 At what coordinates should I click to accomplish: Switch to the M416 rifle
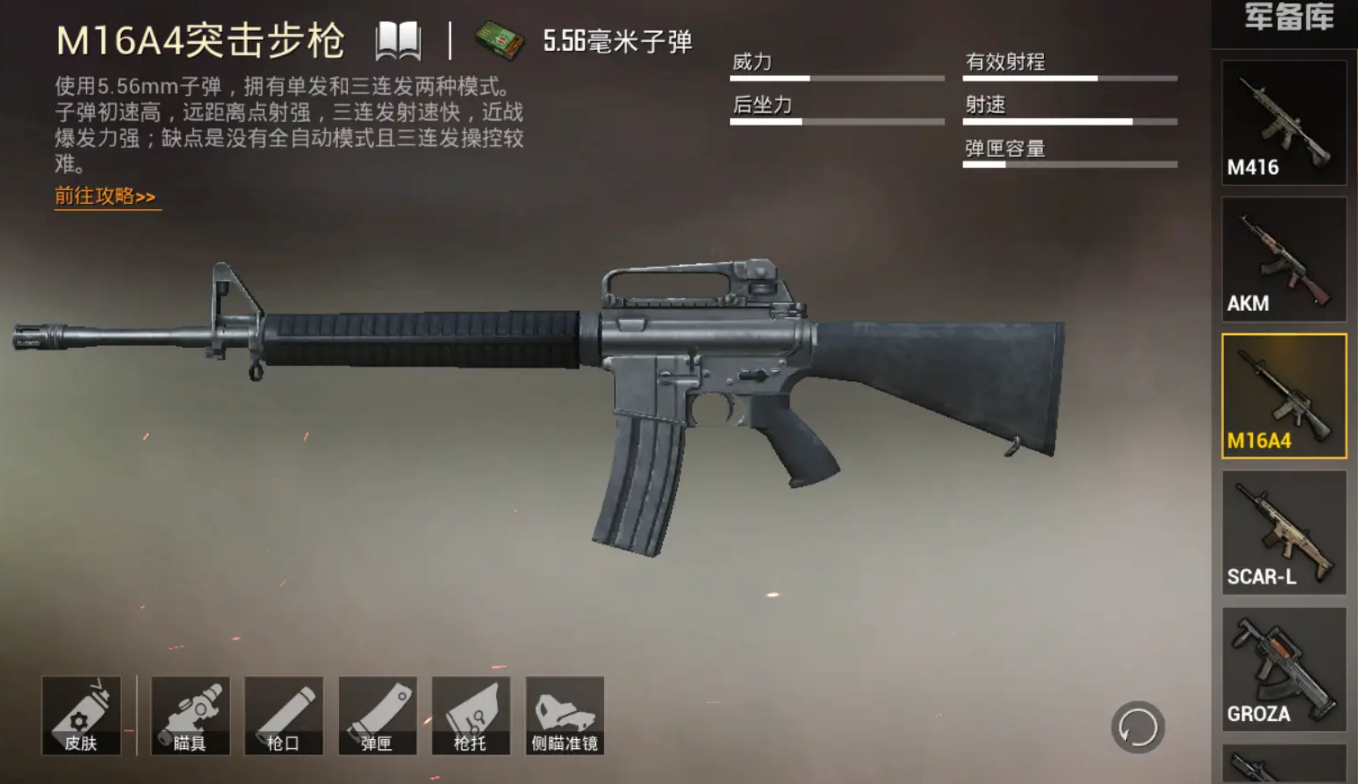click(1283, 122)
